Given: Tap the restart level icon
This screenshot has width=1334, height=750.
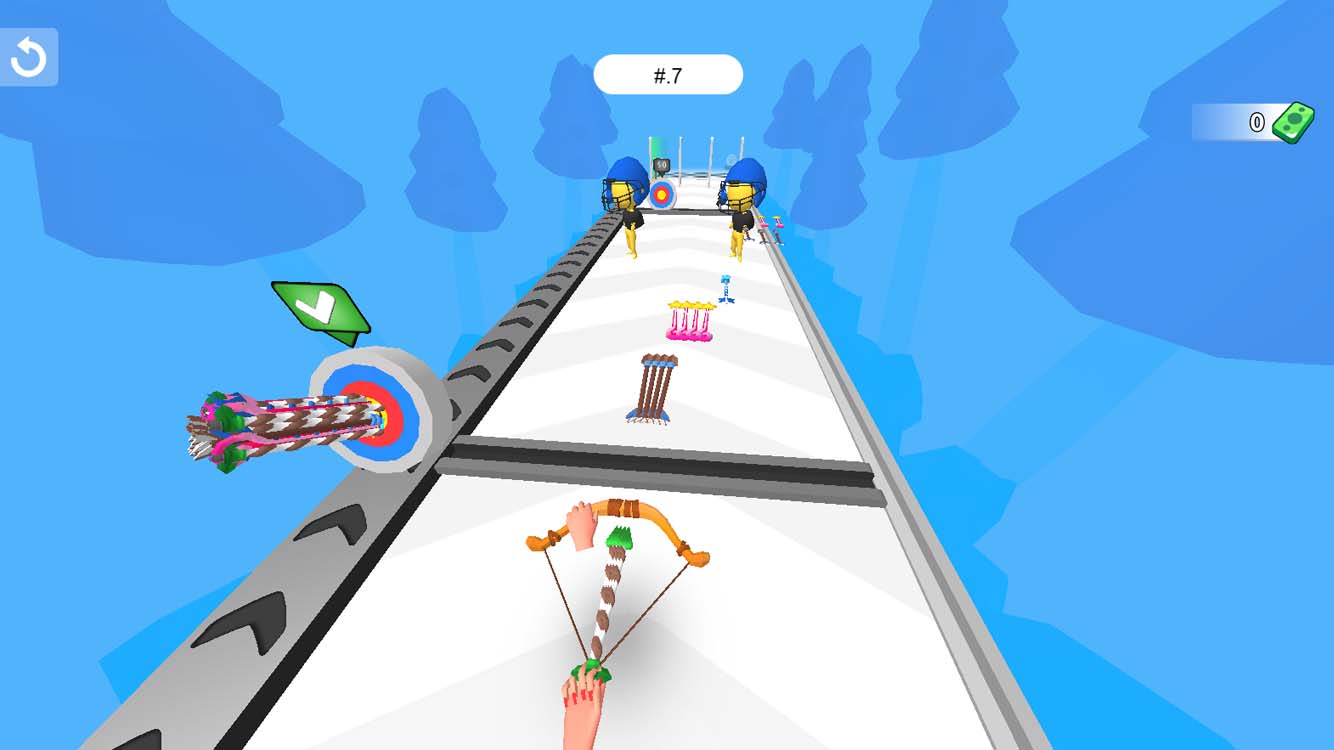Looking at the screenshot, I should (28, 56).
